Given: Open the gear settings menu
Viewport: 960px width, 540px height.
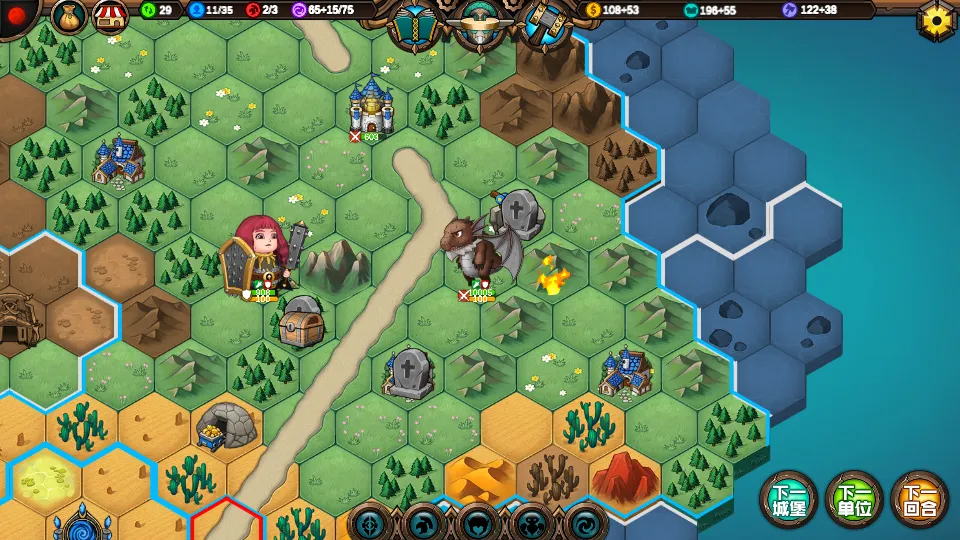Looking at the screenshot, I should 937,20.
